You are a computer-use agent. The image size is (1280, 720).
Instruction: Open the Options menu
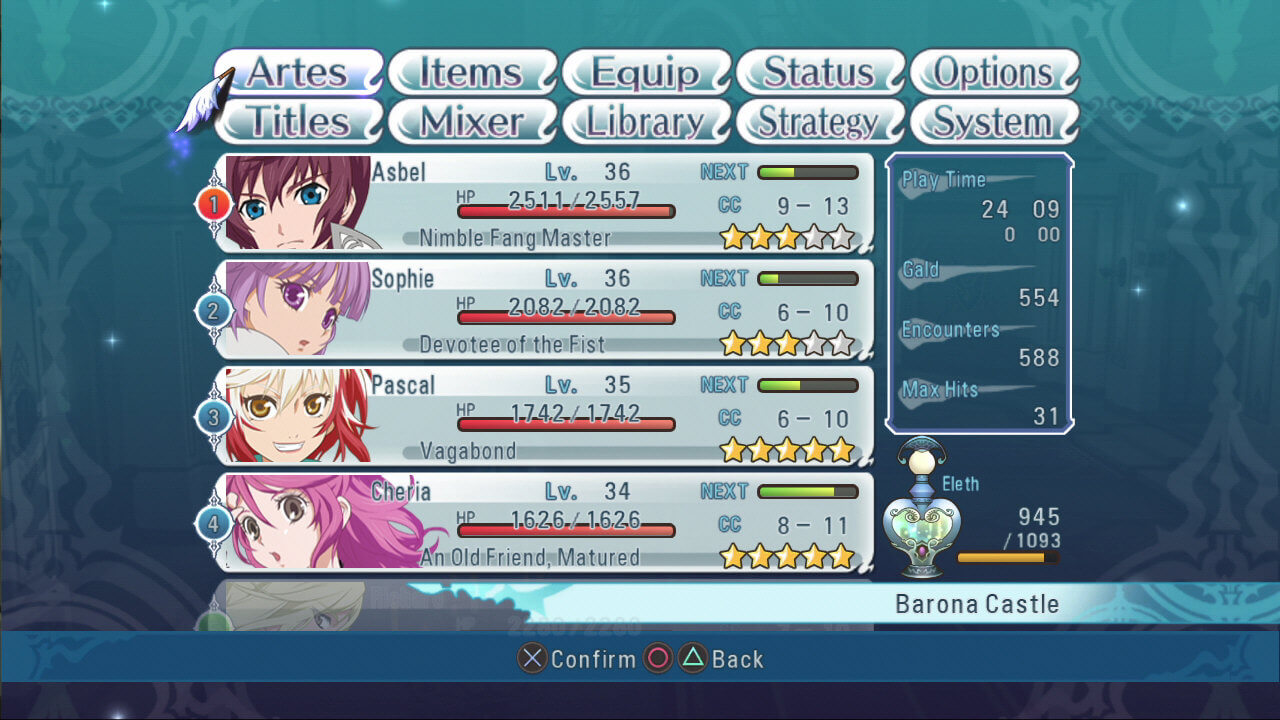(994, 72)
